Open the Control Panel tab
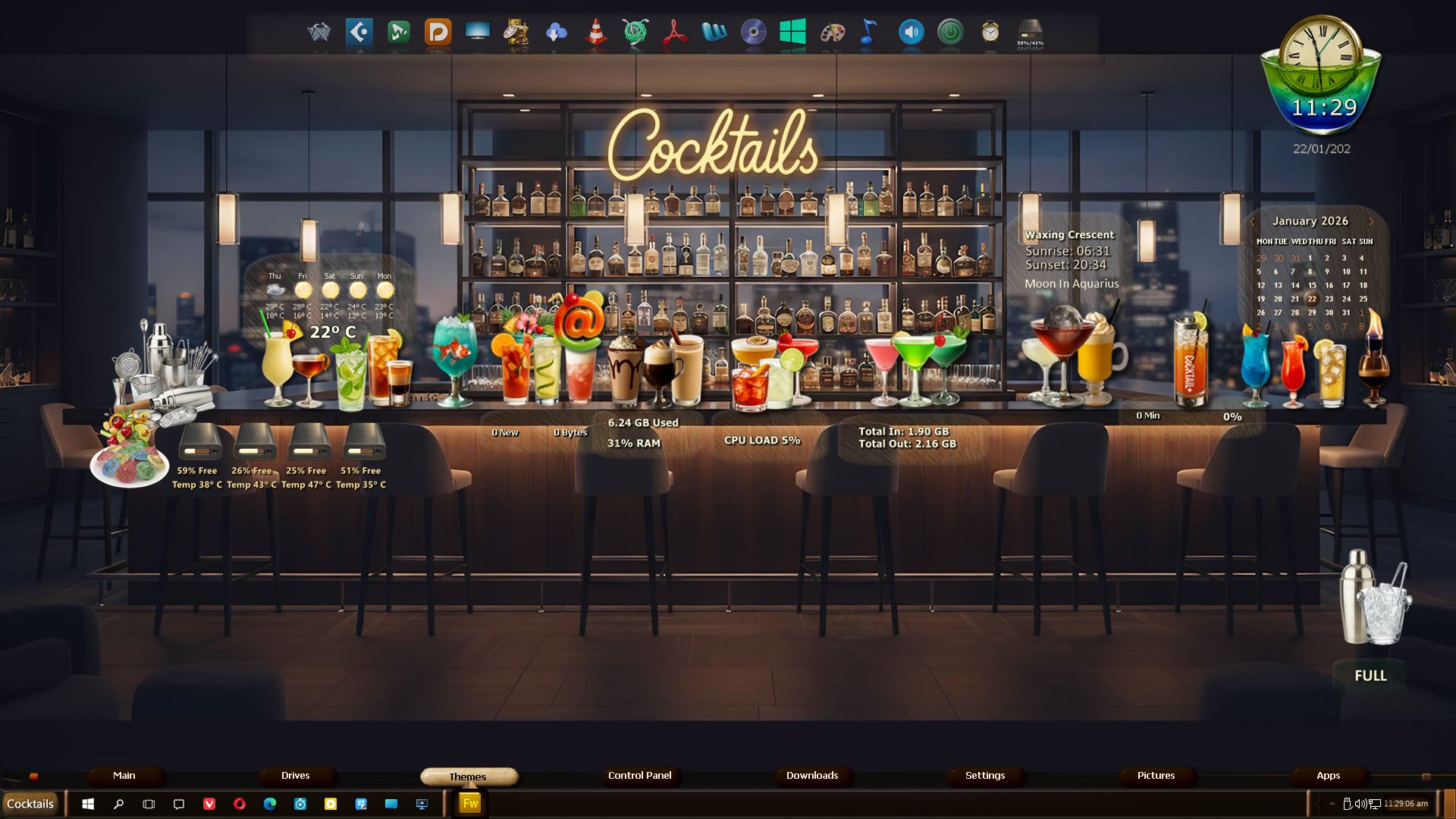Image resolution: width=1456 pixels, height=819 pixels. click(x=639, y=776)
